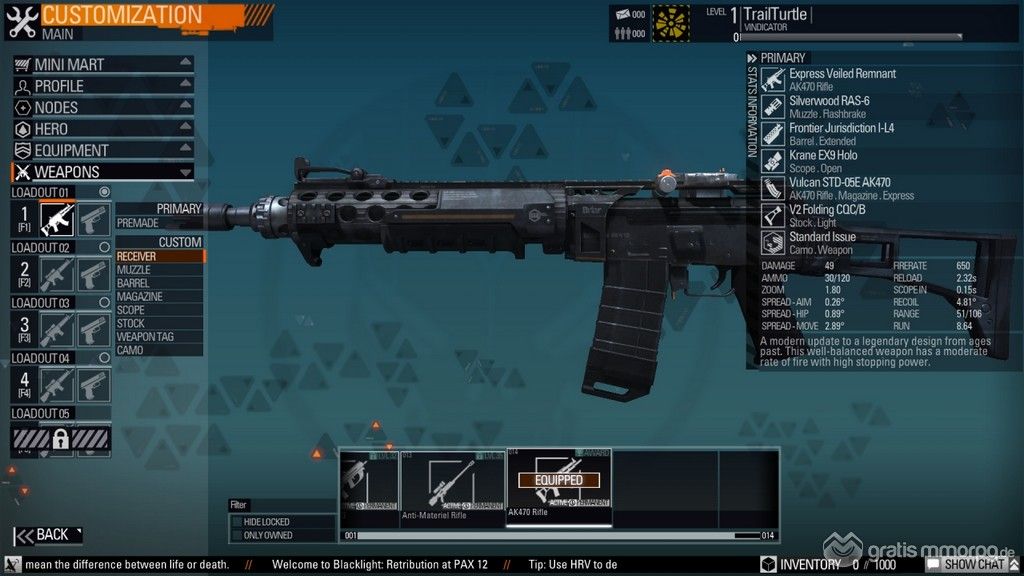
Task: Choose the Camo customization option
Action: coord(158,350)
